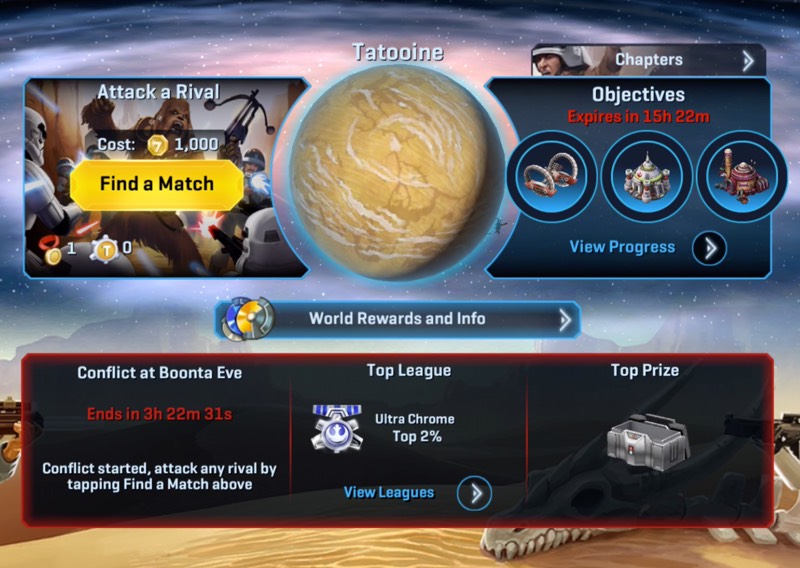View objectives progress
This screenshot has height=568, width=800.
[708, 247]
